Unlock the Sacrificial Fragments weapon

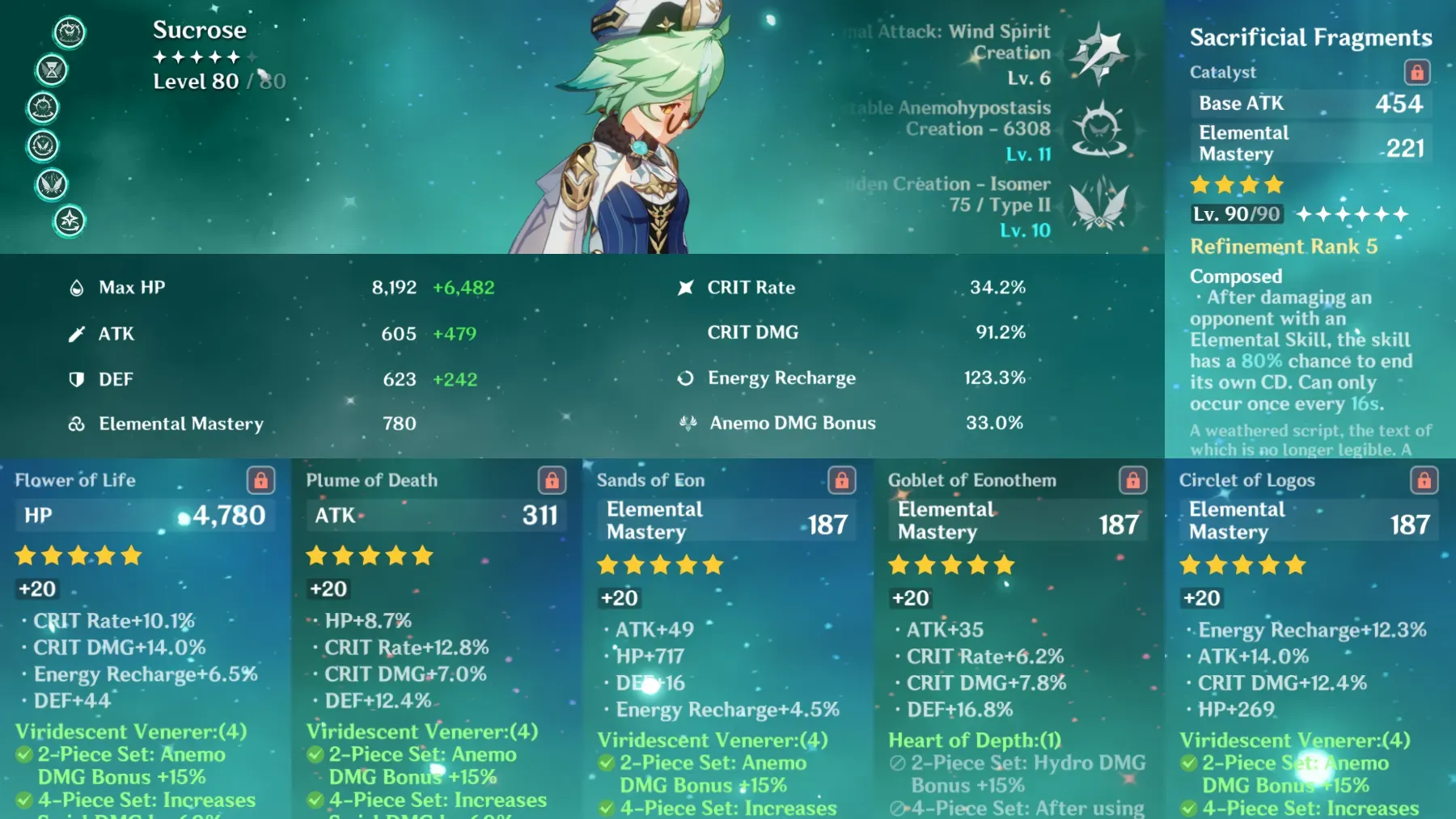1416,72
